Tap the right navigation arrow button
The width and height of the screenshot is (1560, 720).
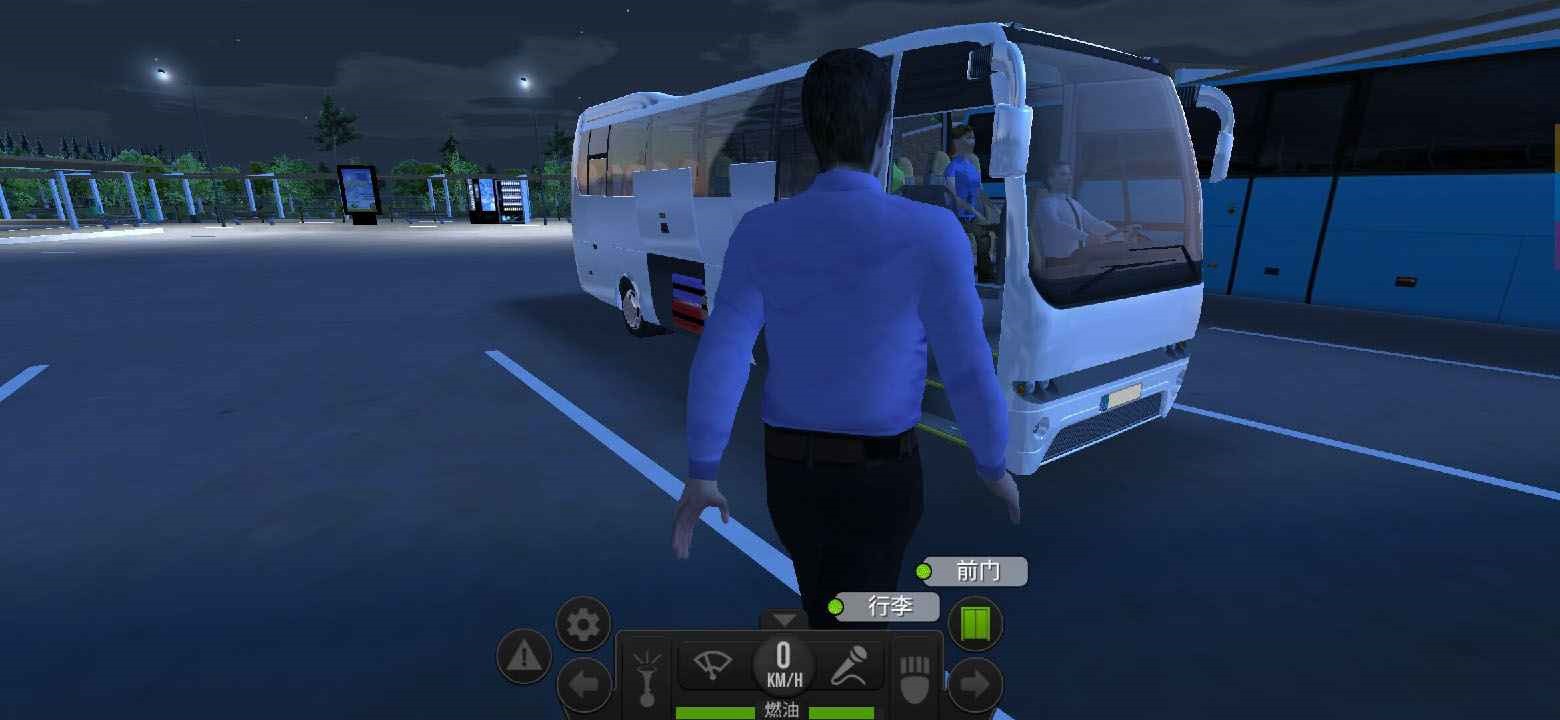pyautogui.click(x=975, y=685)
